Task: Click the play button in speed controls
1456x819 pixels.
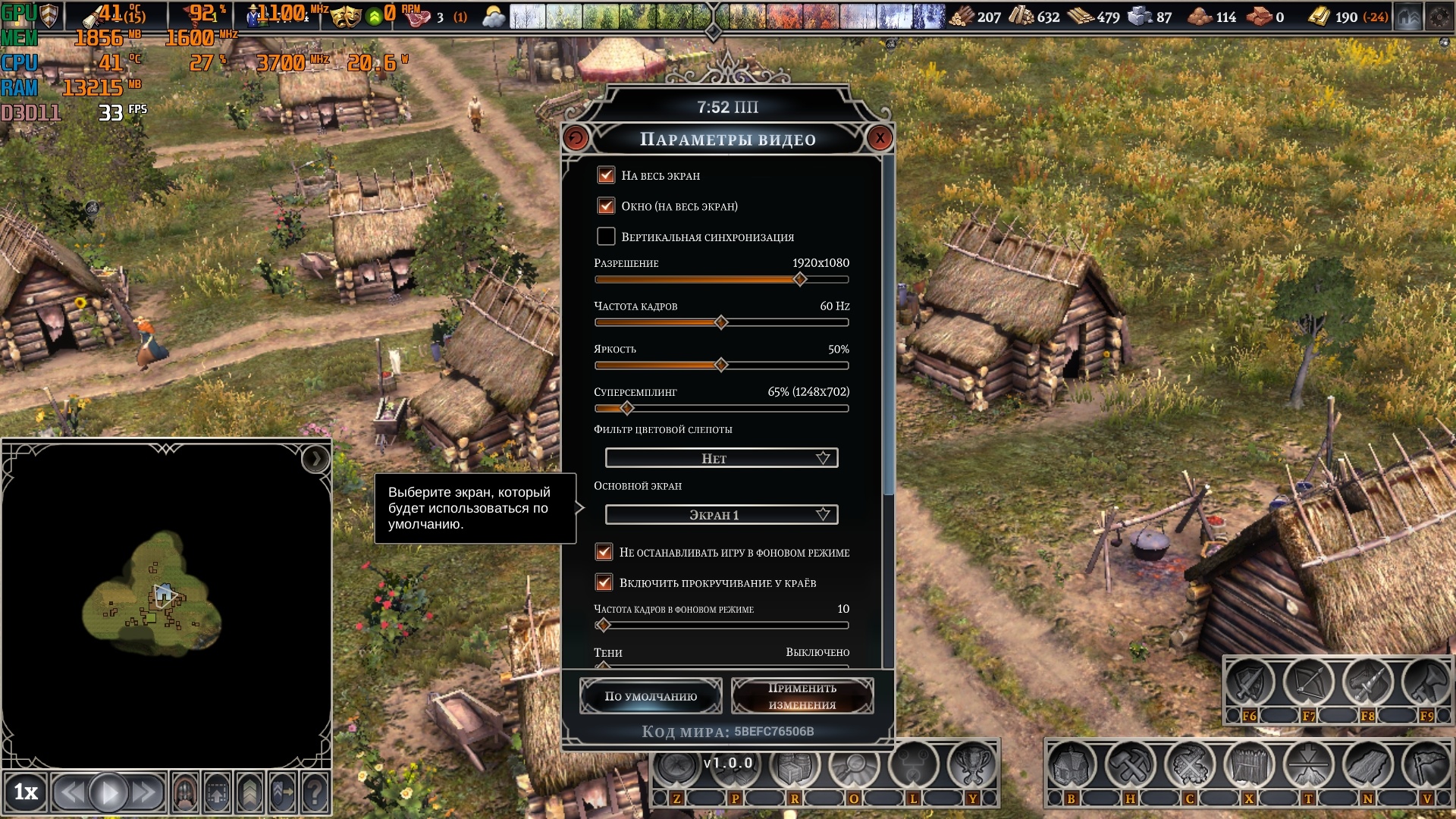Action: (x=108, y=793)
